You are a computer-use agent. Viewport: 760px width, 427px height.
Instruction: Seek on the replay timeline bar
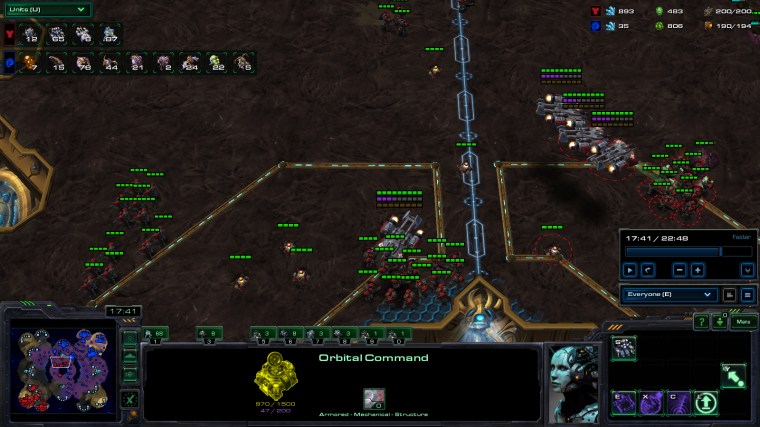click(x=672, y=251)
